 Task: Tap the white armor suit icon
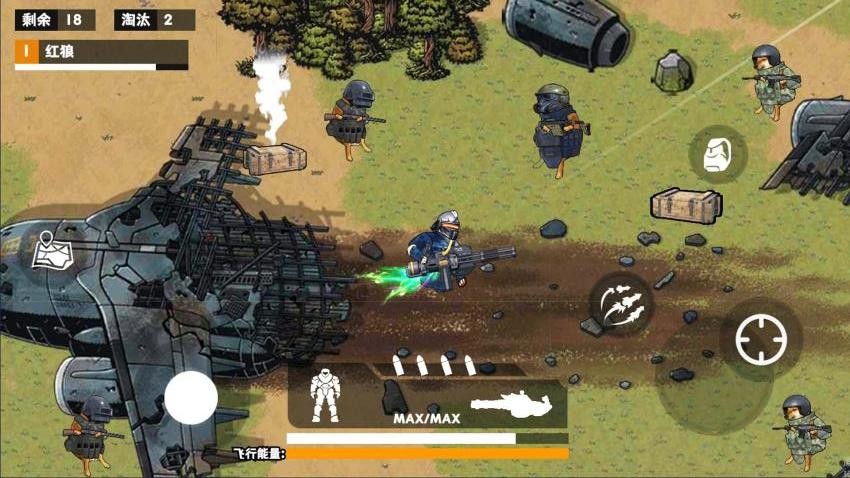tap(326, 395)
